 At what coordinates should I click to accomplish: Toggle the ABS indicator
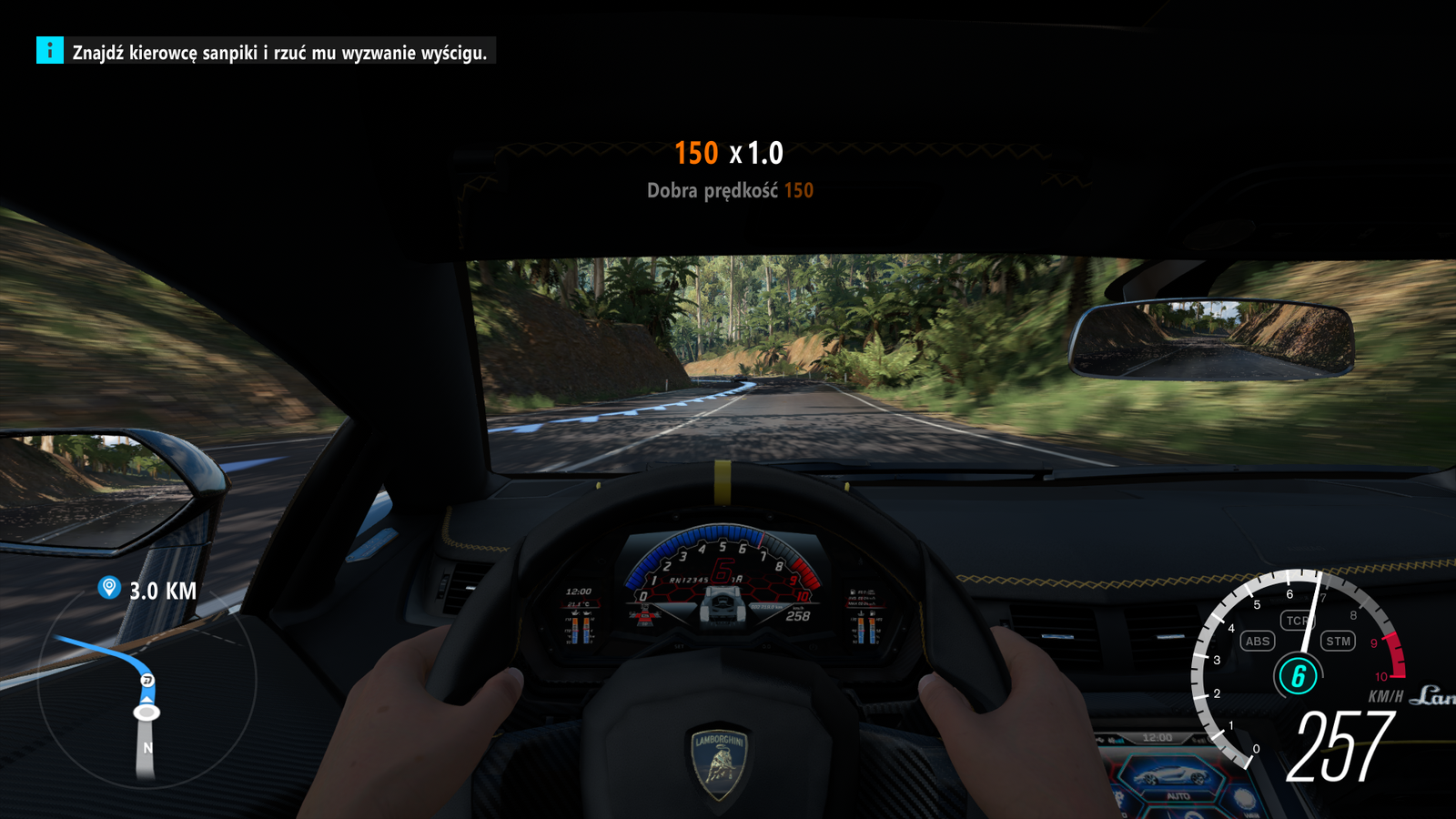1258,641
